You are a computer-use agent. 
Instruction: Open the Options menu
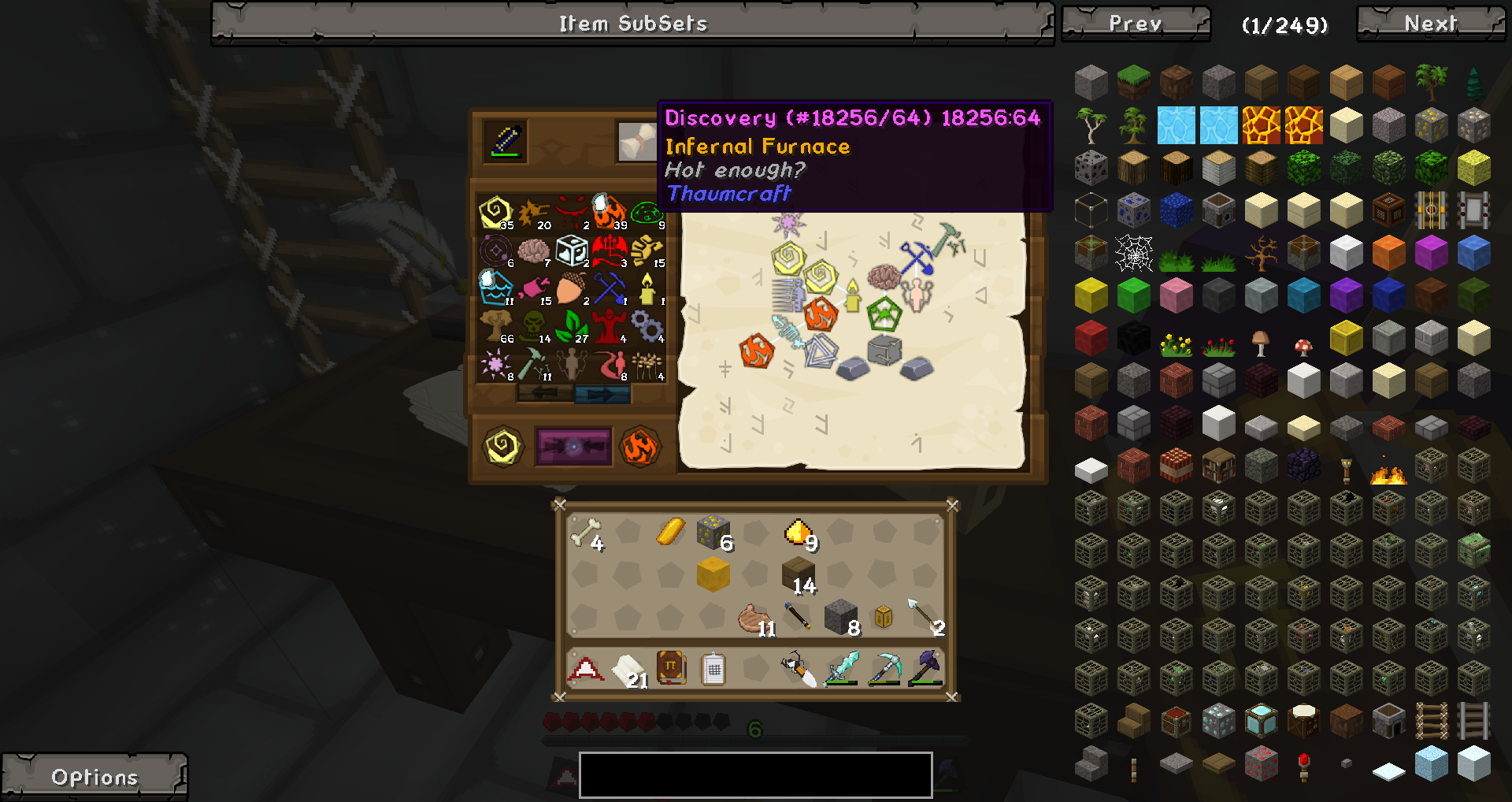pos(94,777)
